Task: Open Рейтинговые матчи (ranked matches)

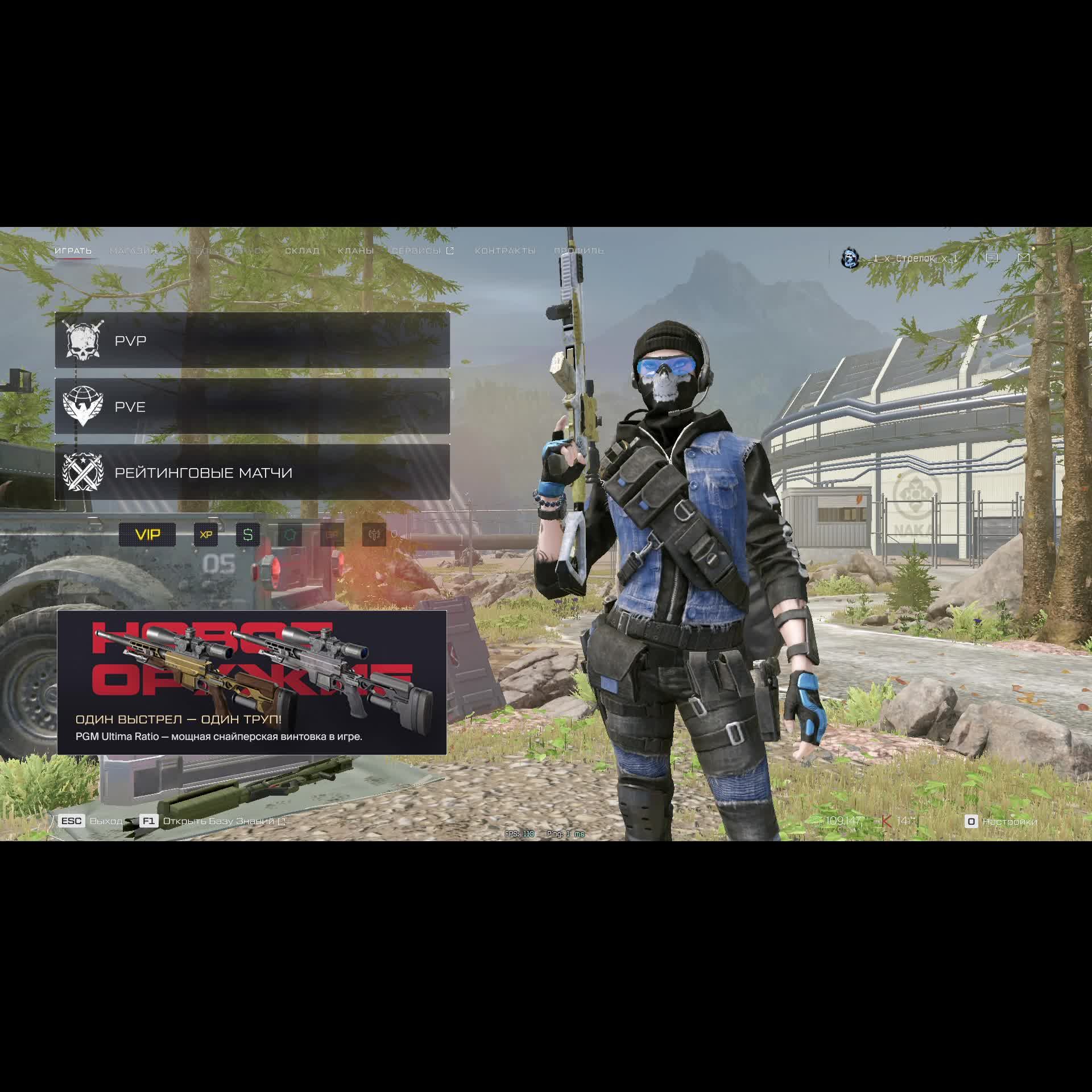Action: pos(252,472)
